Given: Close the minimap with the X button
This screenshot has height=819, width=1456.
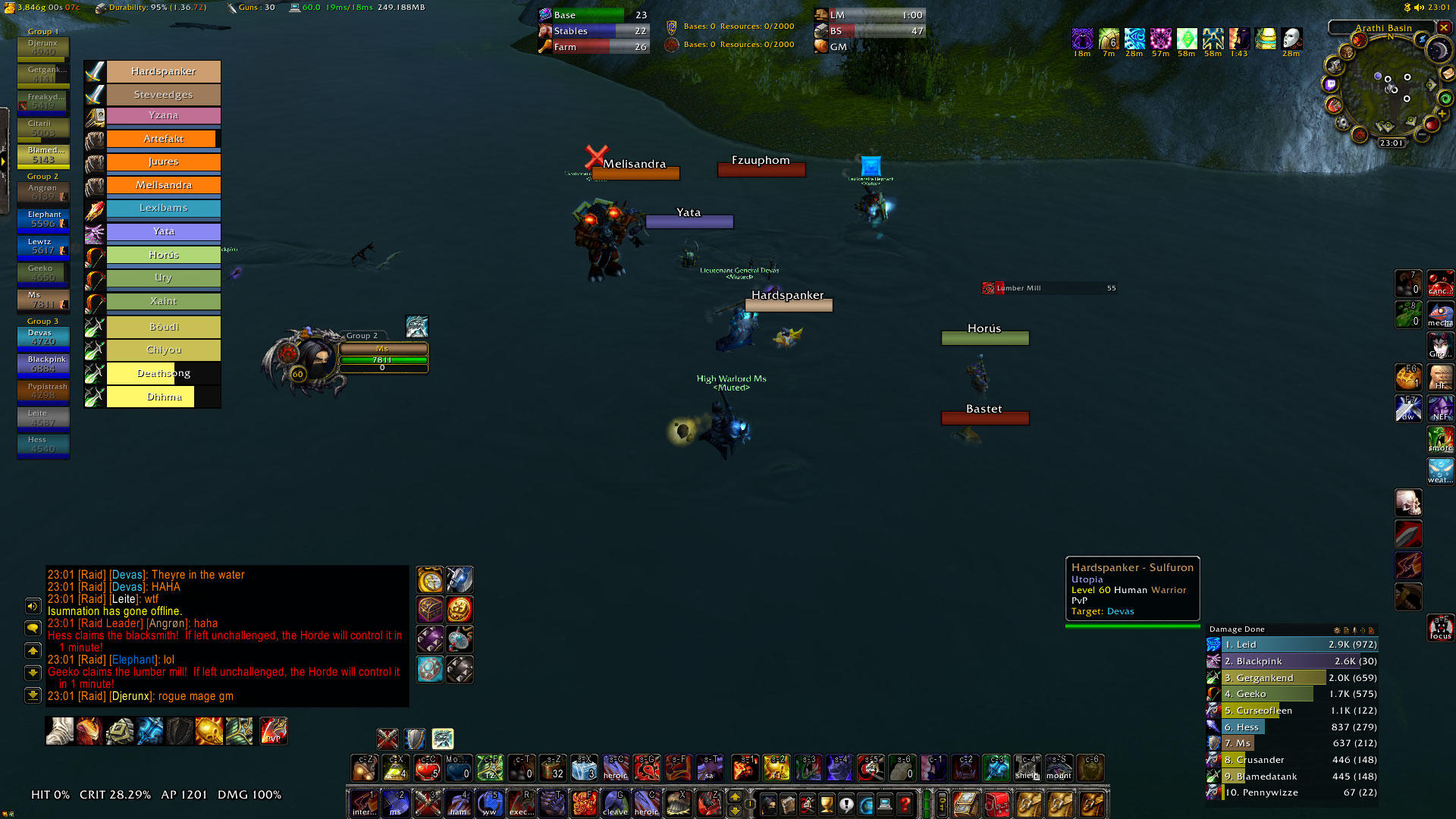Looking at the screenshot, I should click(1444, 27).
